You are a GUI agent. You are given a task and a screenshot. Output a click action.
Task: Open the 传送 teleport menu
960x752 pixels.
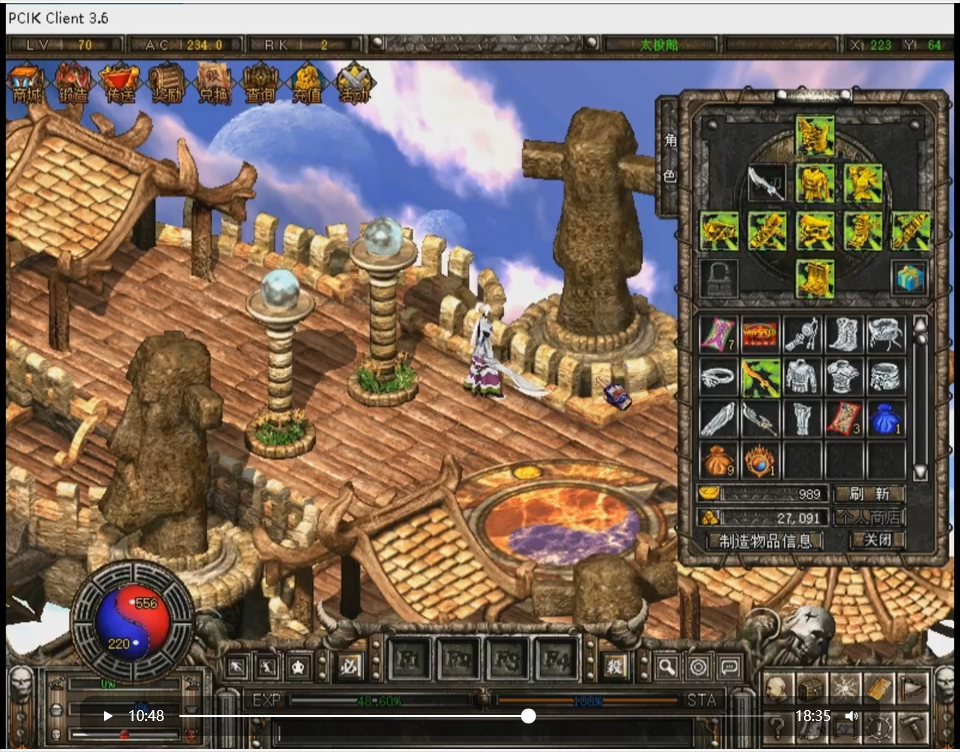120,82
